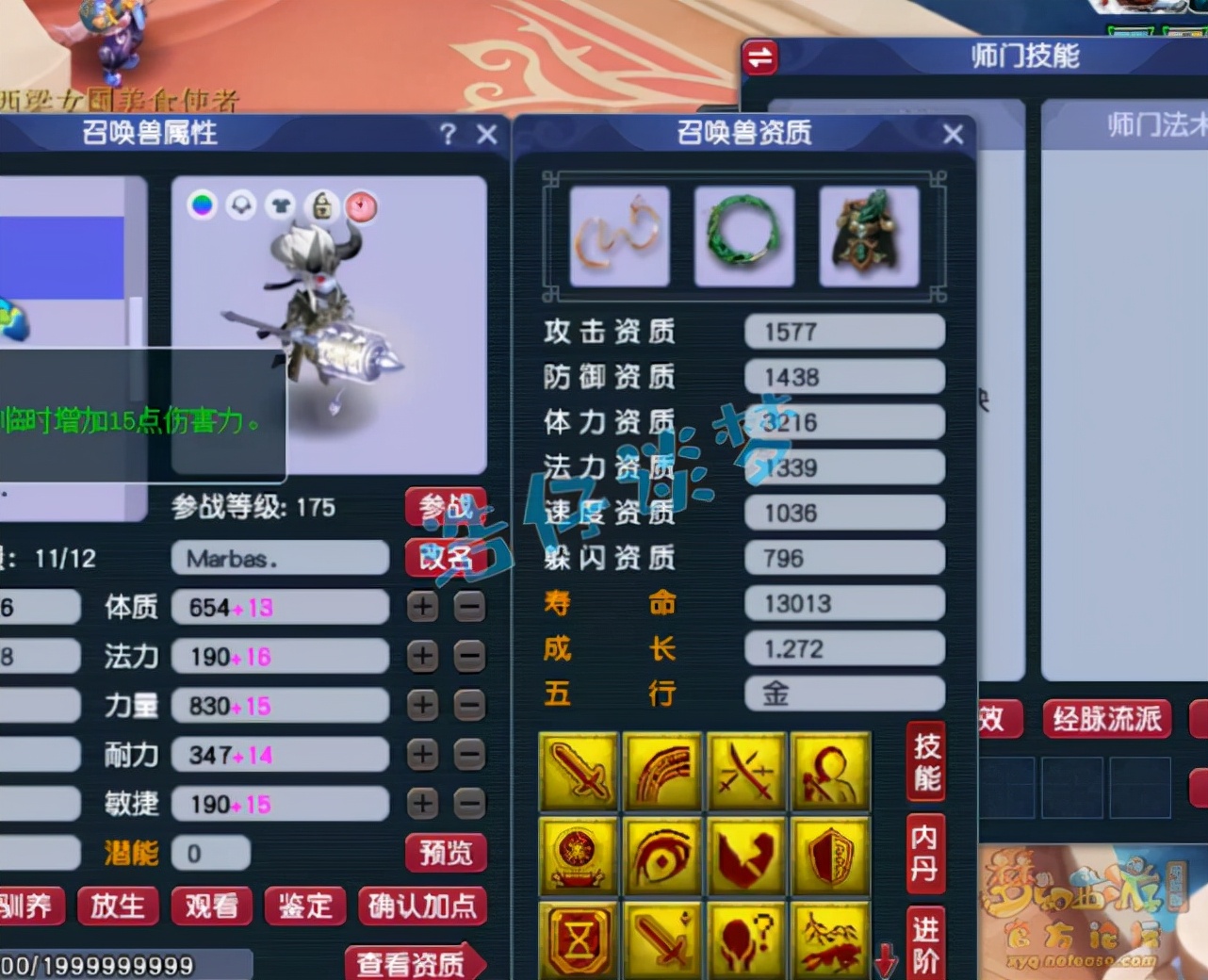Click the eye-shaped skill icon

(662, 856)
